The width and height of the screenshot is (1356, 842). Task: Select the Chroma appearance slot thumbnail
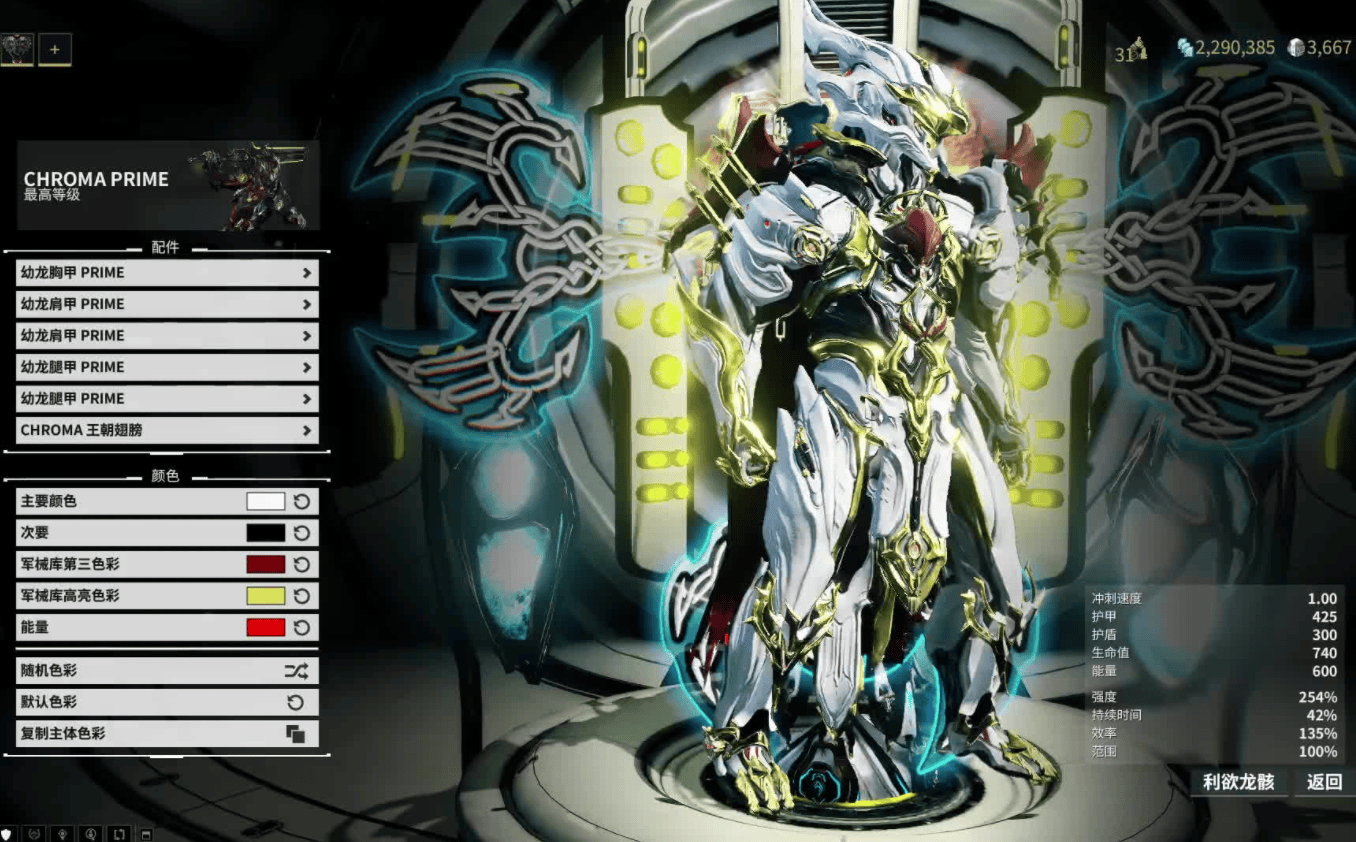[x=17, y=49]
